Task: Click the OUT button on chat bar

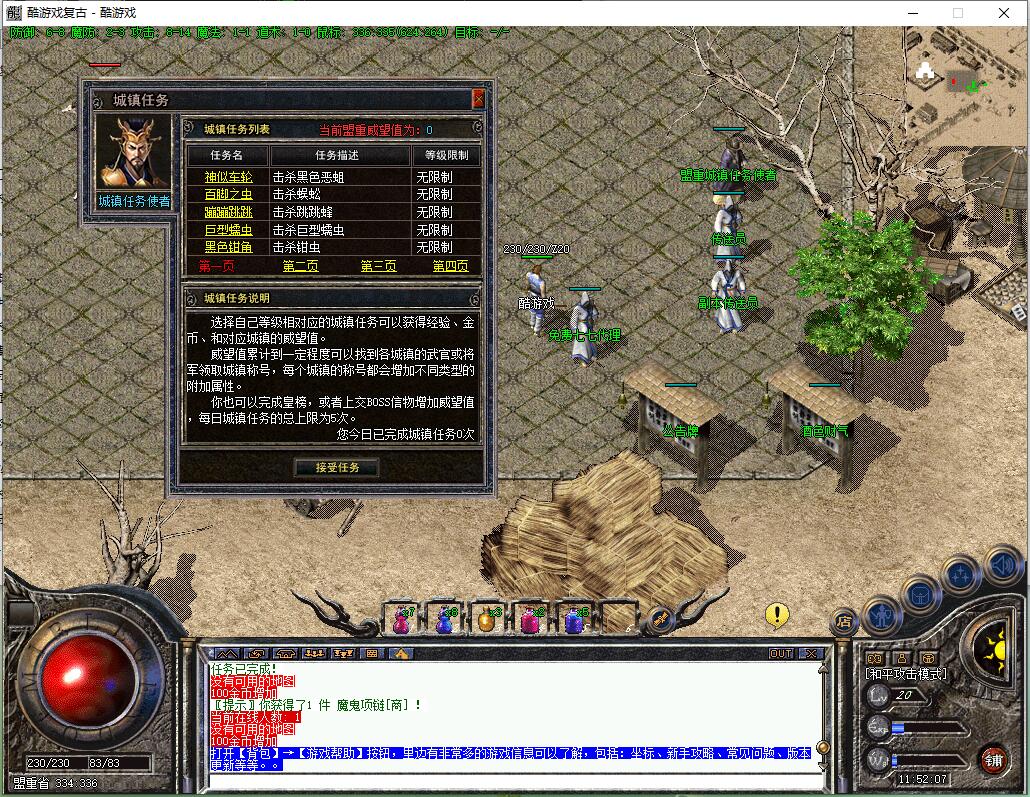Action: (x=781, y=654)
